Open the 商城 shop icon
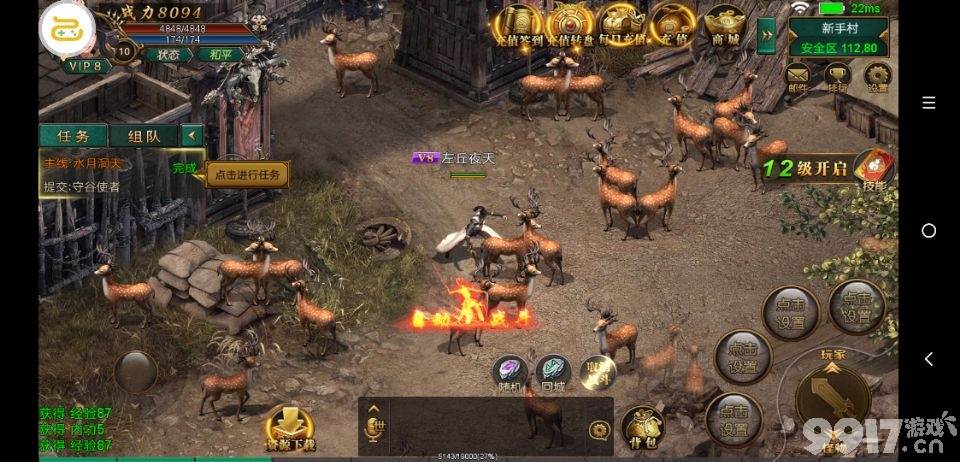Image resolution: width=960 pixels, height=462 pixels. click(726, 24)
